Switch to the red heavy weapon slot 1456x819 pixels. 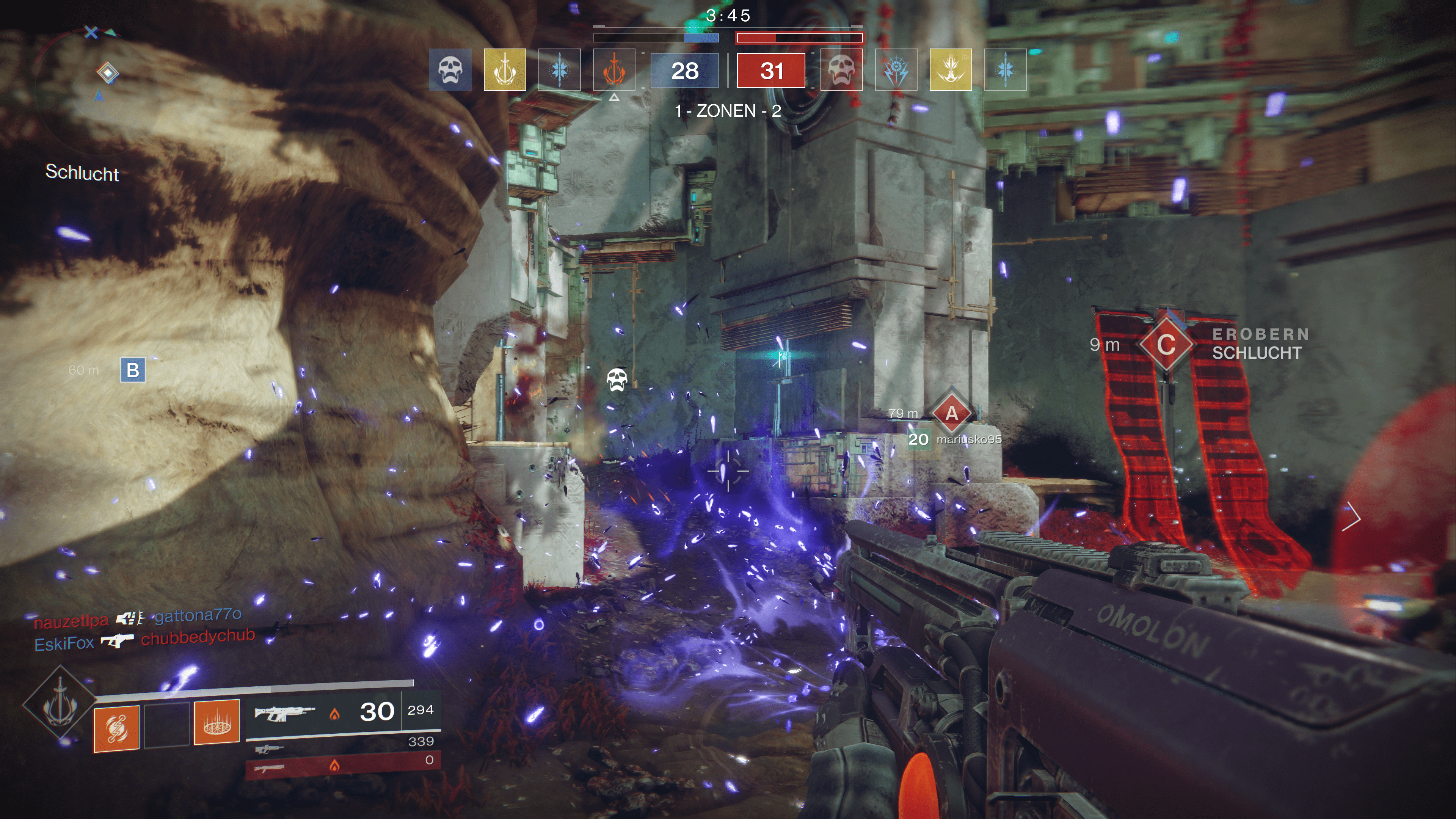(x=342, y=767)
